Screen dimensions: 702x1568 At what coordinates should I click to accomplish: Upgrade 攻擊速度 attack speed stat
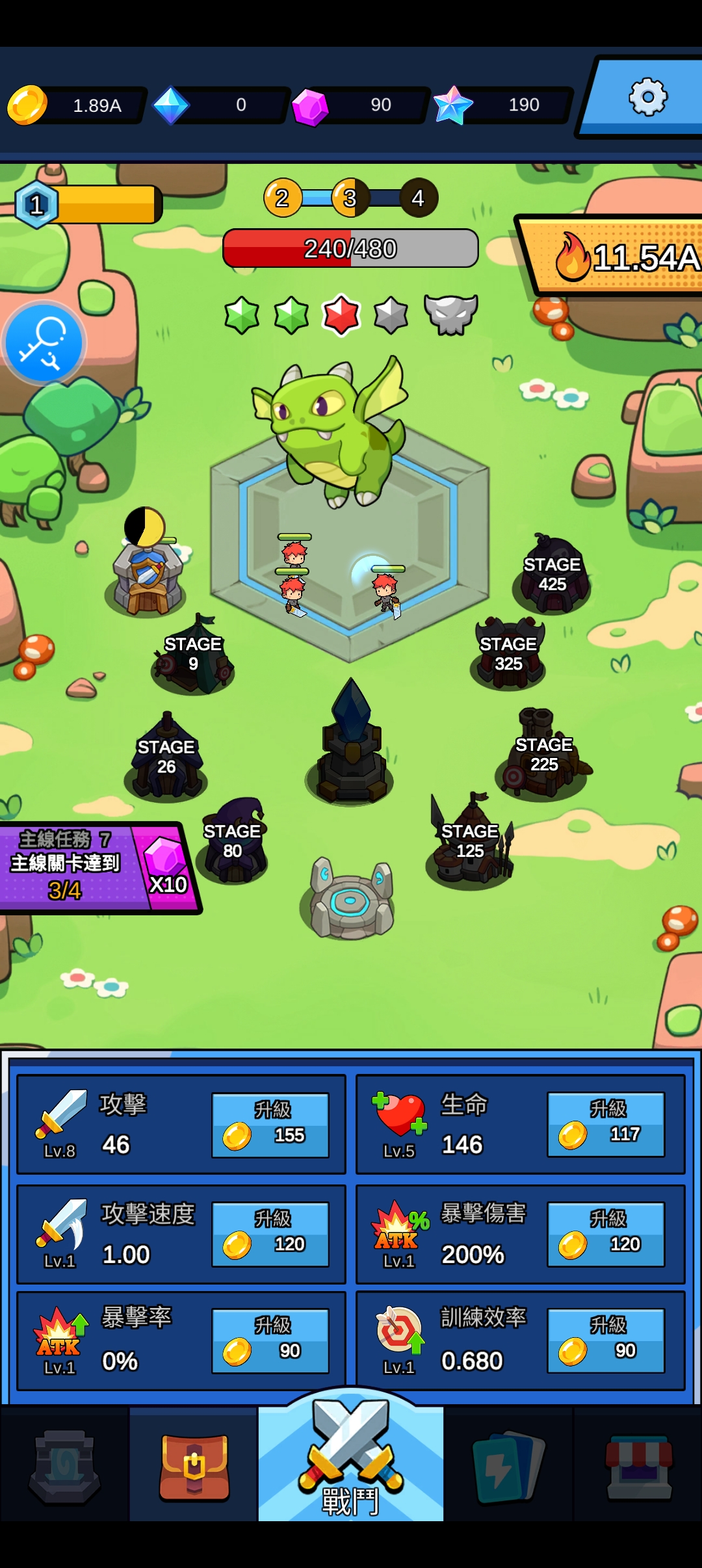click(x=270, y=1235)
